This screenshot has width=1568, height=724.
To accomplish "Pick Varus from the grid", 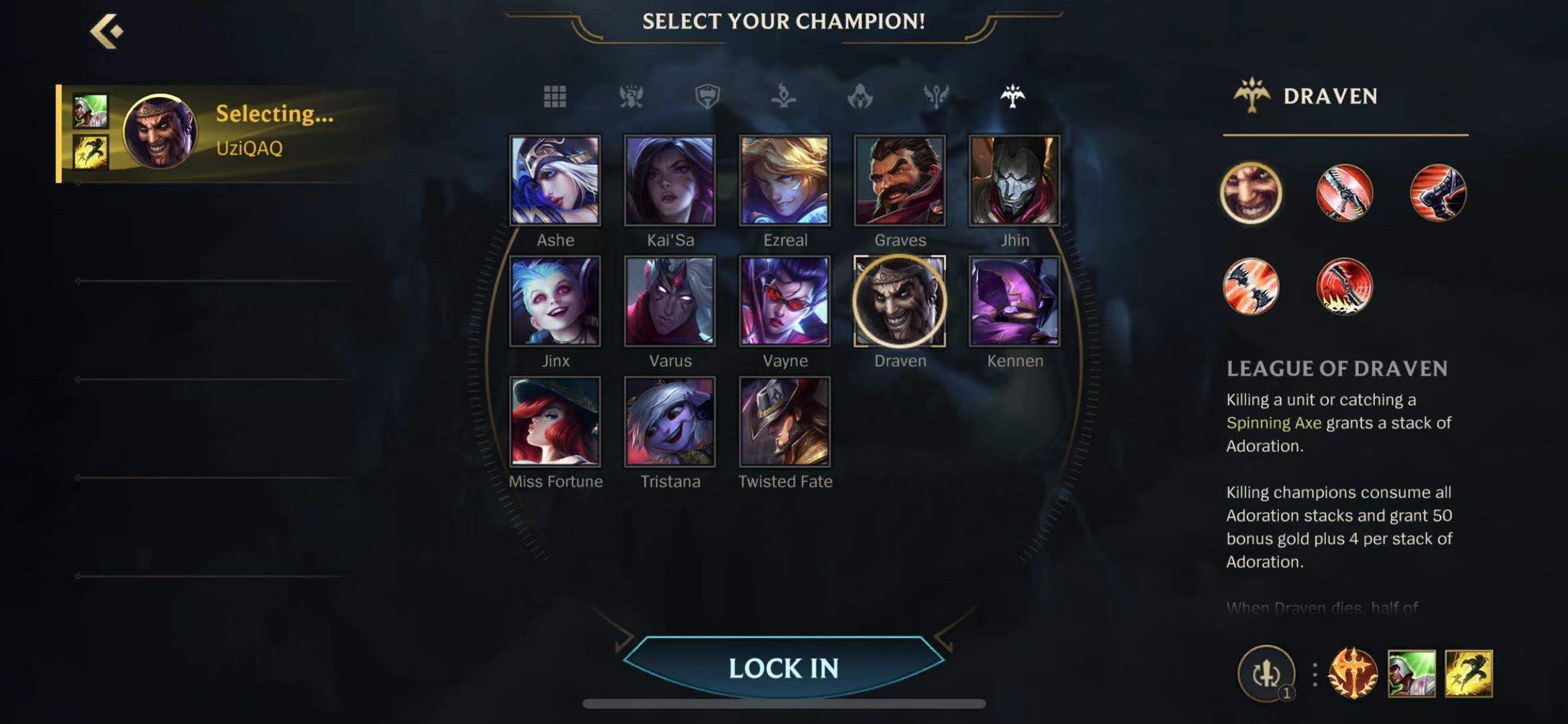I will [670, 301].
